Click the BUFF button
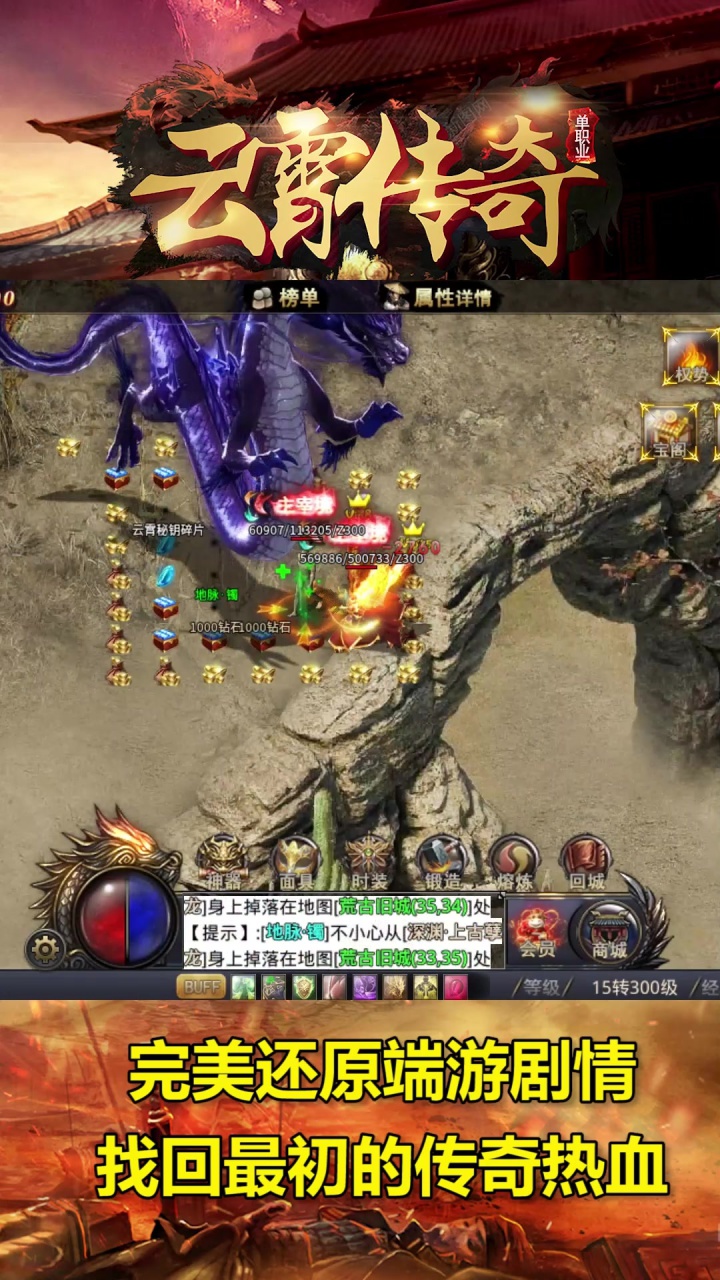 [x=200, y=987]
